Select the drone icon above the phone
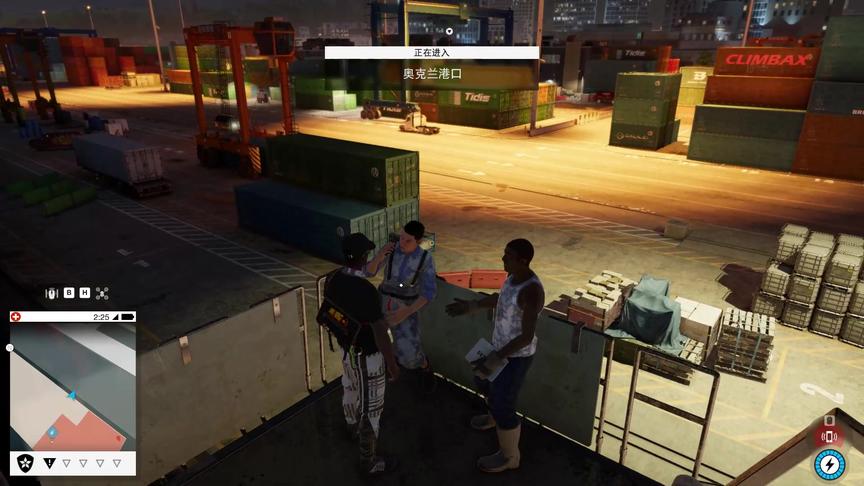Screen dimensions: 864x486 point(102,293)
